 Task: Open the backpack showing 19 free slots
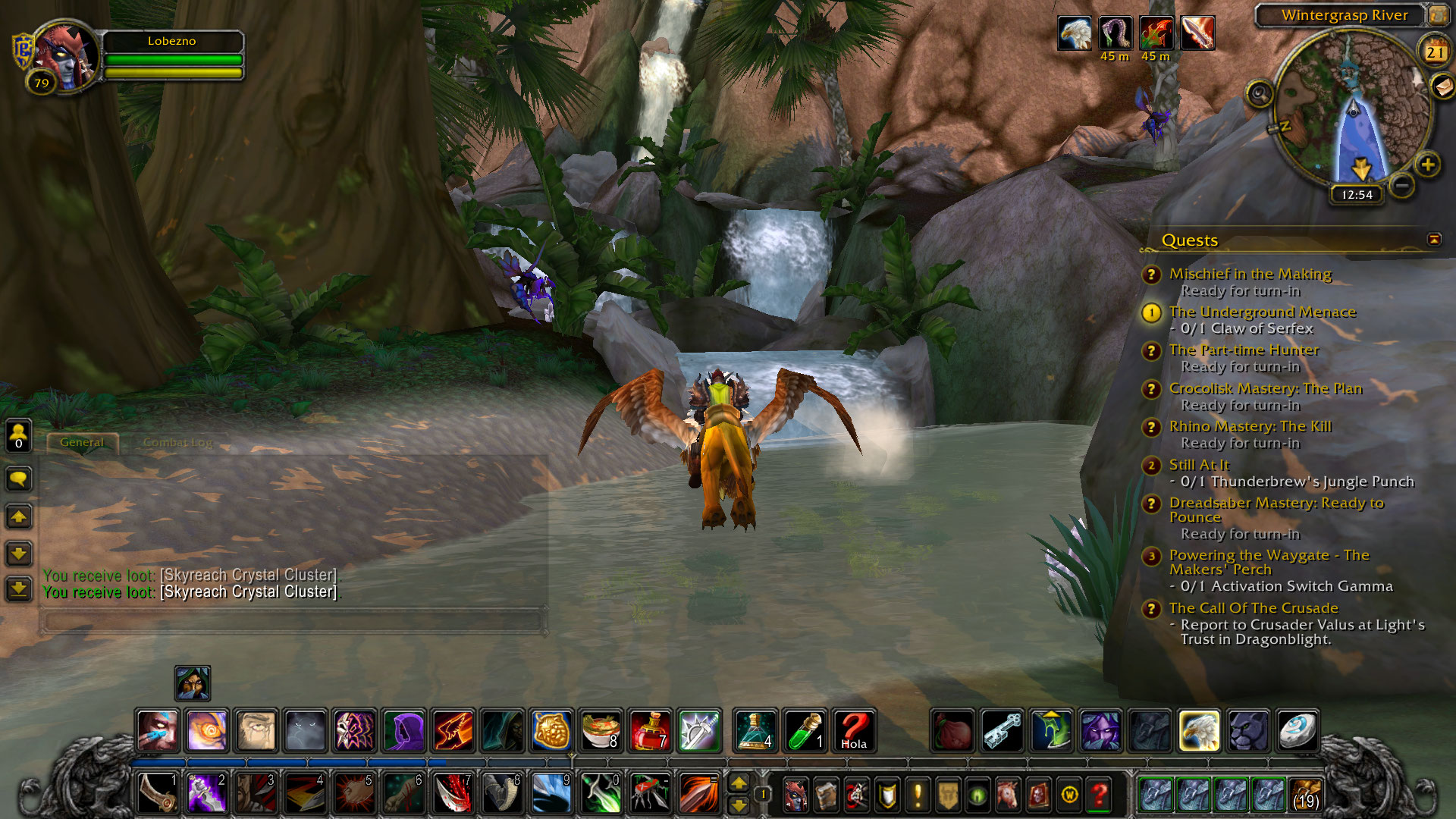[x=1304, y=795]
